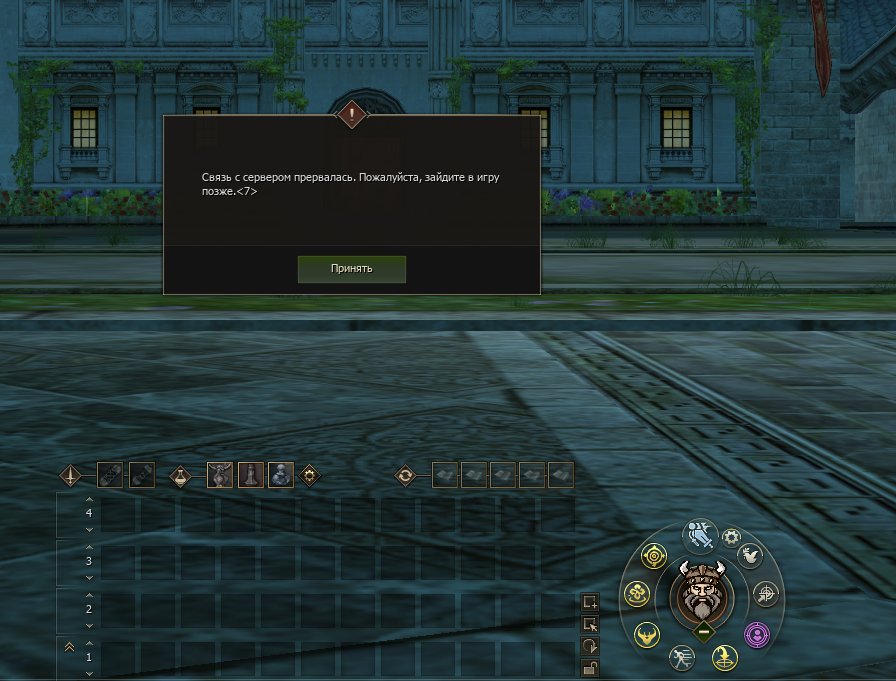
Task: Unlock the hotbar with the padlock button
Action: pyautogui.click(x=590, y=668)
